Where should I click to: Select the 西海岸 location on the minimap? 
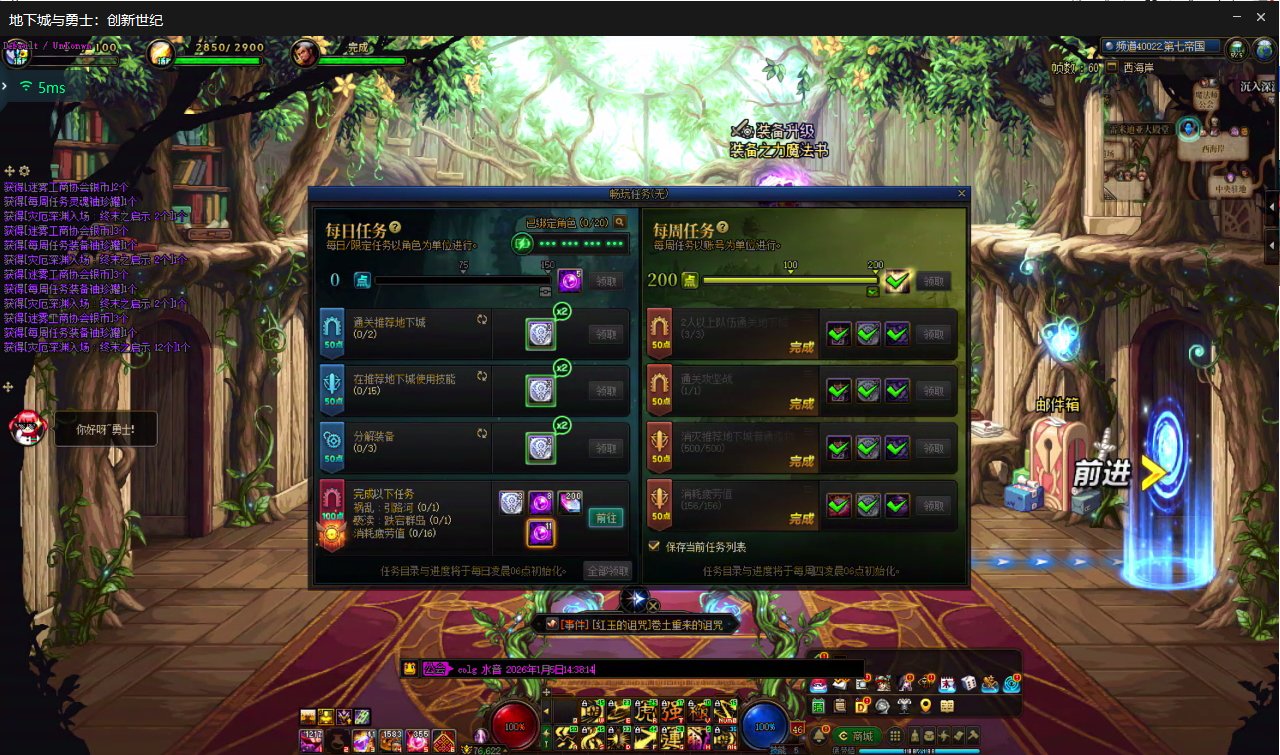pos(1211,148)
